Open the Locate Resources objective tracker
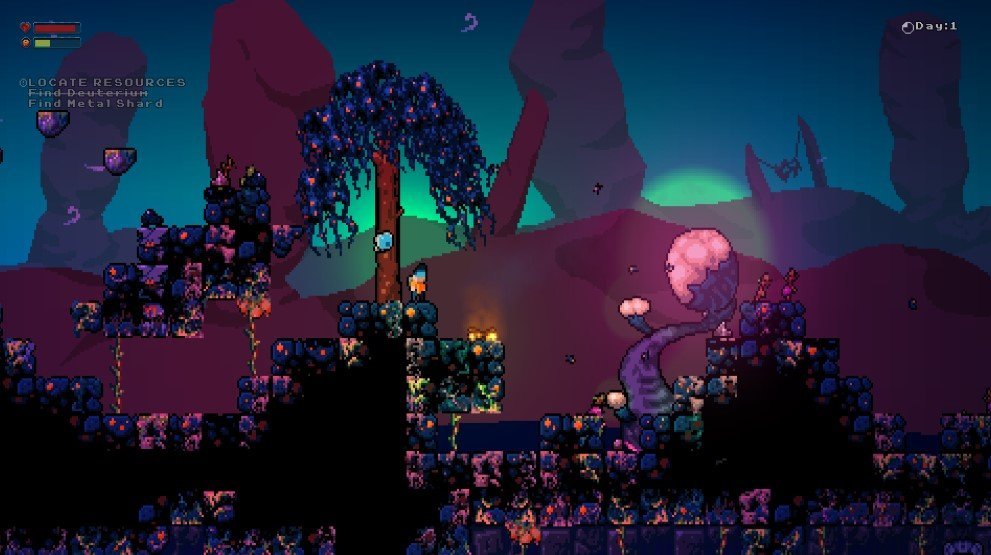The width and height of the screenshot is (991, 555). click(x=102, y=82)
